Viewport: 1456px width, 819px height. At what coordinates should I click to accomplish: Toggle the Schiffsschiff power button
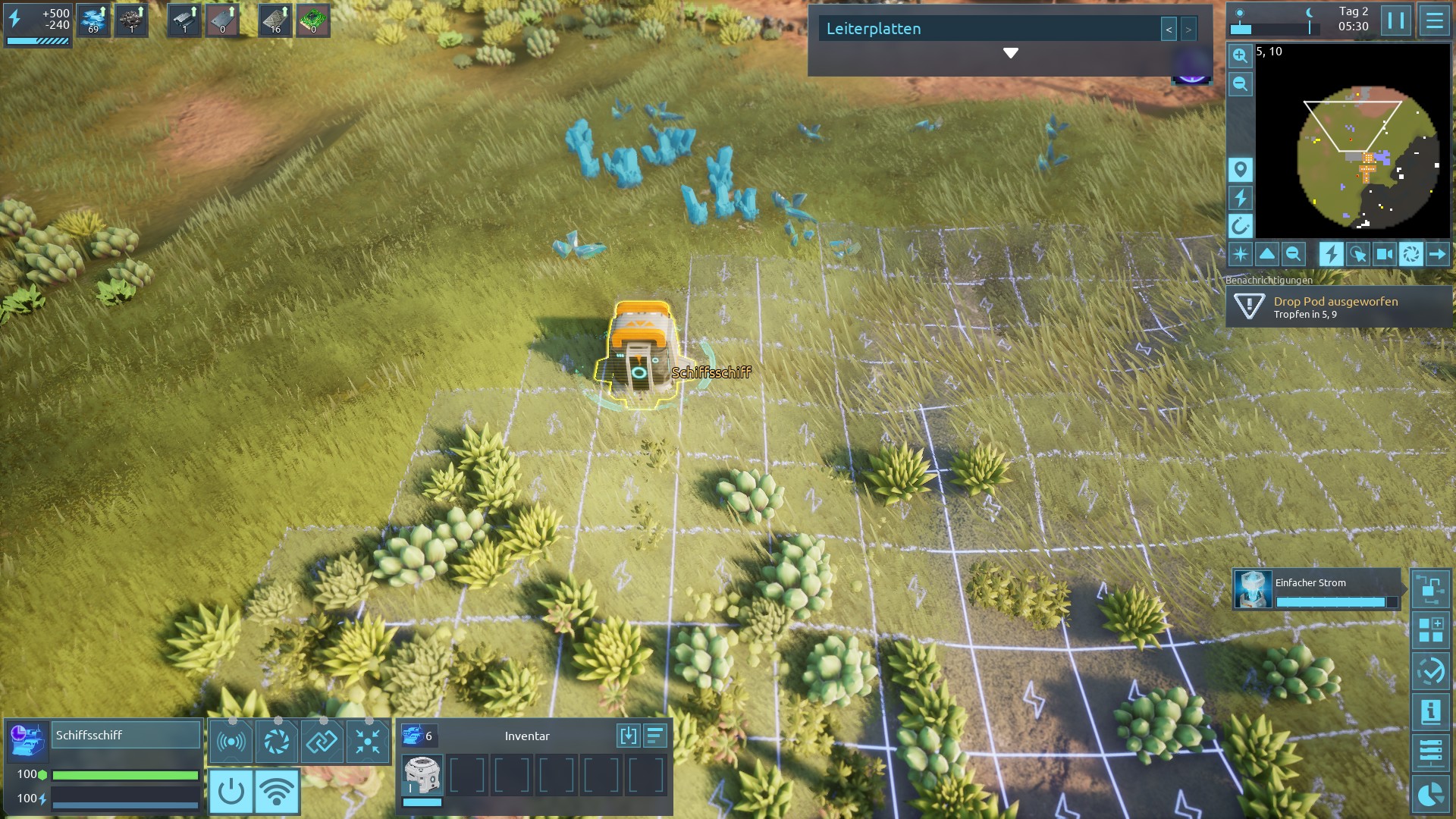click(231, 792)
